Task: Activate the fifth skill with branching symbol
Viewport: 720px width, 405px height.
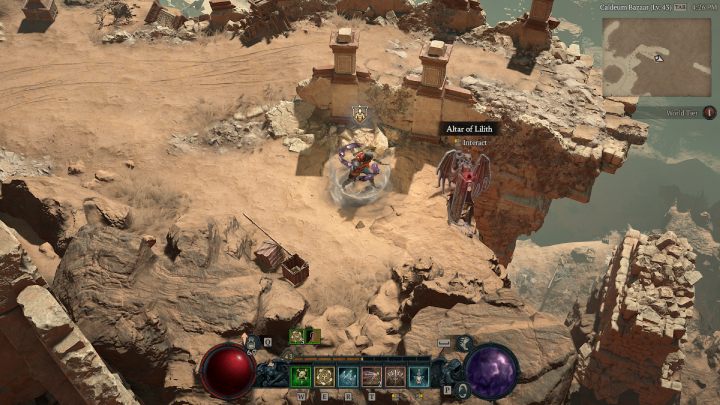Action: 396,376
